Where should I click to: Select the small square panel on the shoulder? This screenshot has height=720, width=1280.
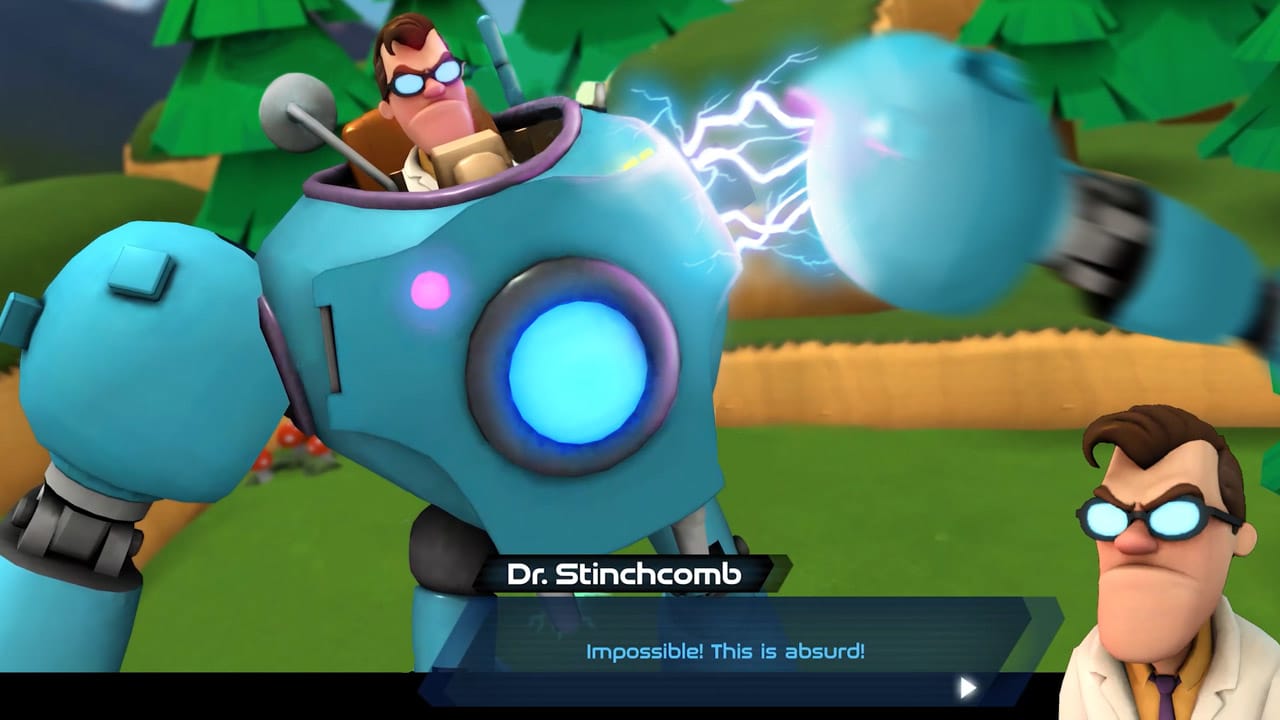140,270
